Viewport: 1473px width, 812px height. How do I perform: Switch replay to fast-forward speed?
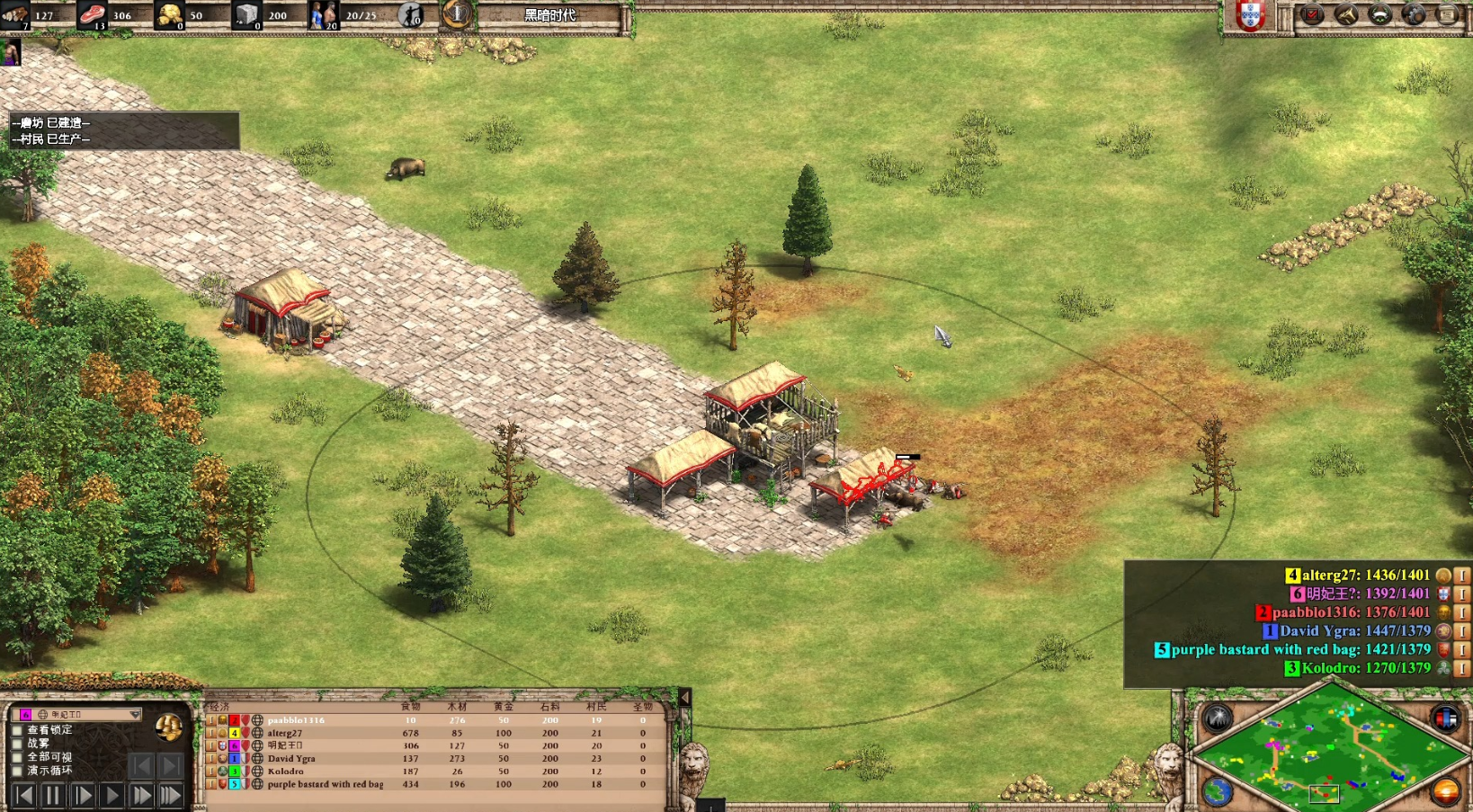[x=141, y=795]
